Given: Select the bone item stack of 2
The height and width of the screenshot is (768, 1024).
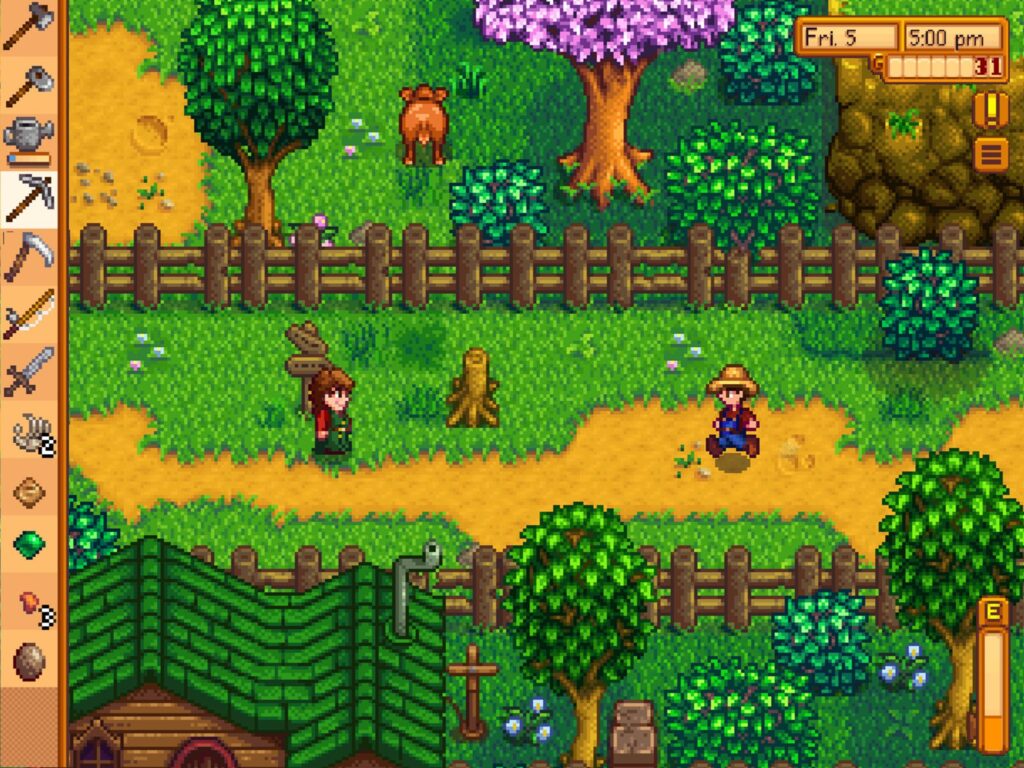Looking at the screenshot, I should (28, 432).
